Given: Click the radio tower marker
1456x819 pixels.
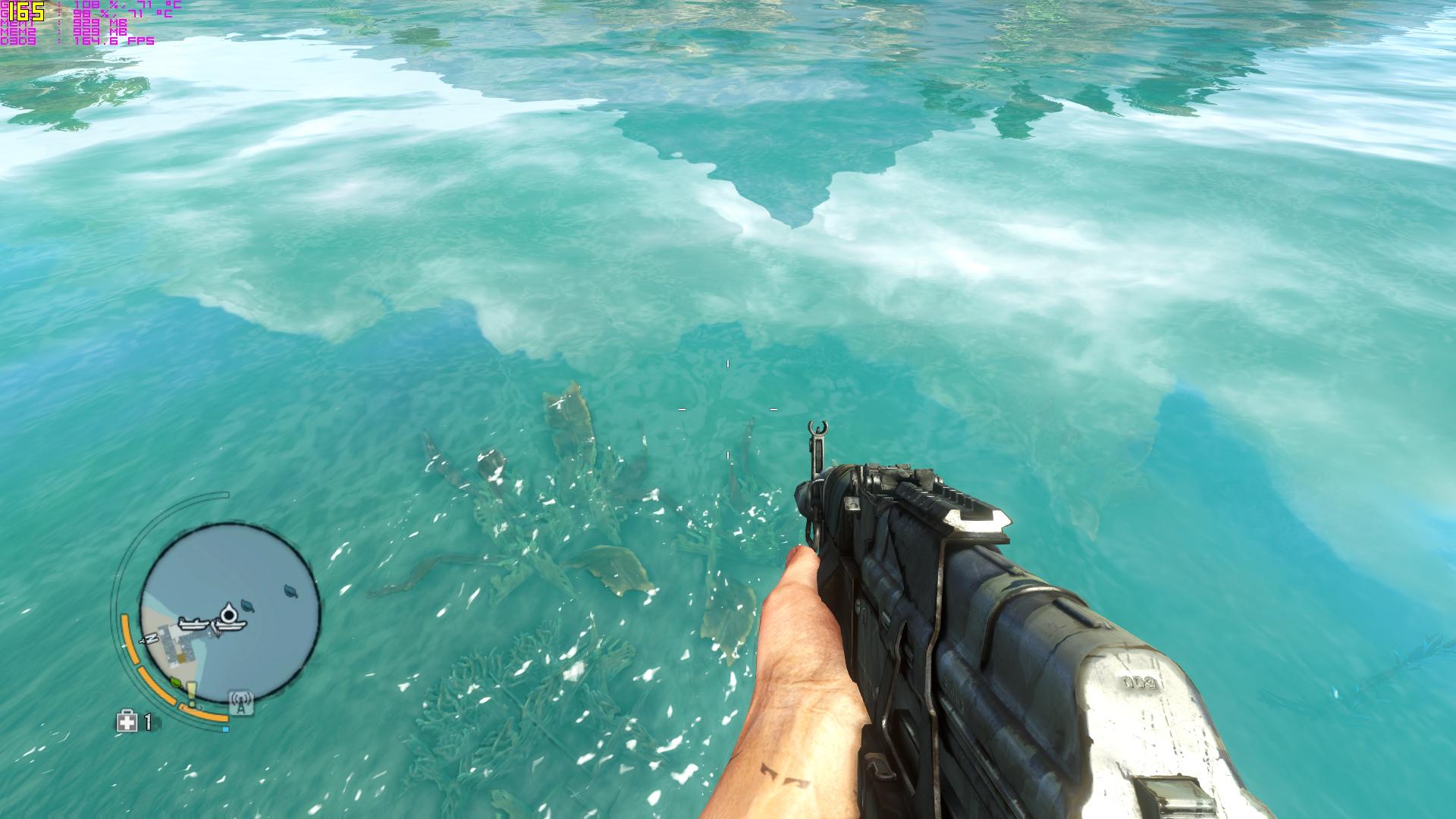Looking at the screenshot, I should click(x=241, y=704).
